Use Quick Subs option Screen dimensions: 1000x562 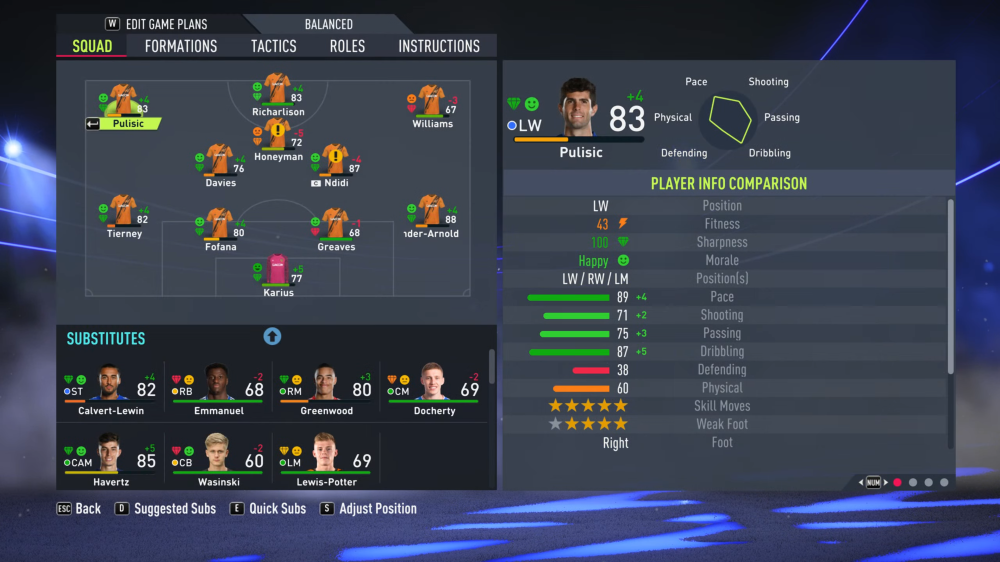click(x=277, y=509)
